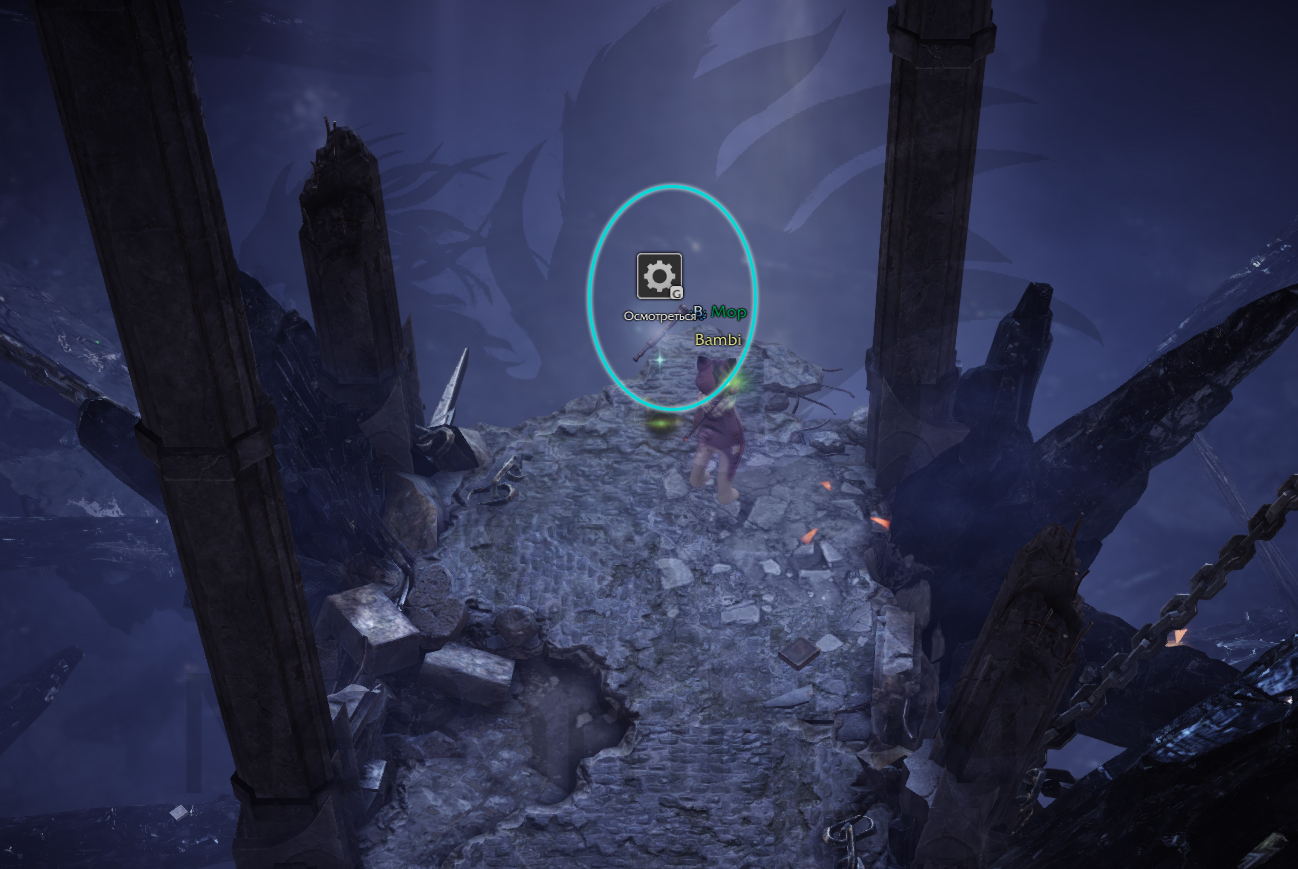This screenshot has width=1298, height=869.
Task: Click the gear icon labeled Осмотреться
Action: point(659,276)
